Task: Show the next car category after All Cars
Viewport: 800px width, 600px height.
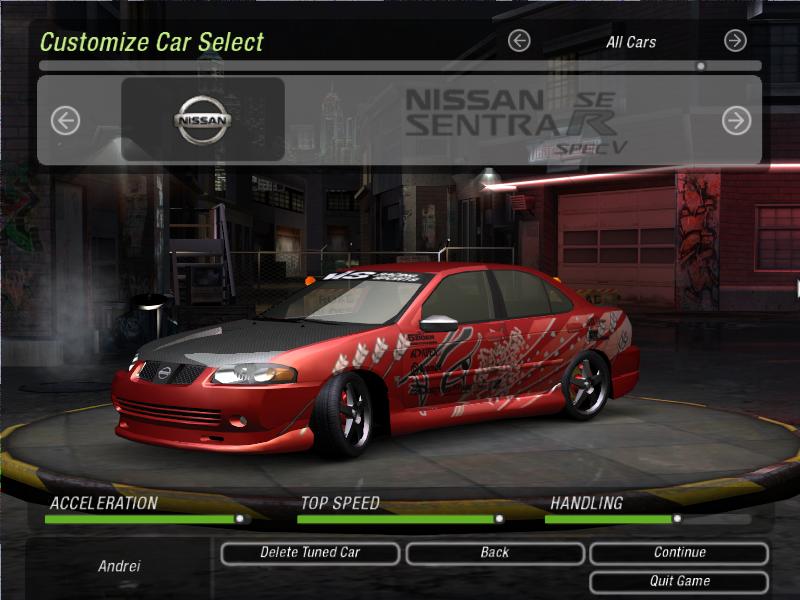Action: pyautogui.click(x=735, y=41)
